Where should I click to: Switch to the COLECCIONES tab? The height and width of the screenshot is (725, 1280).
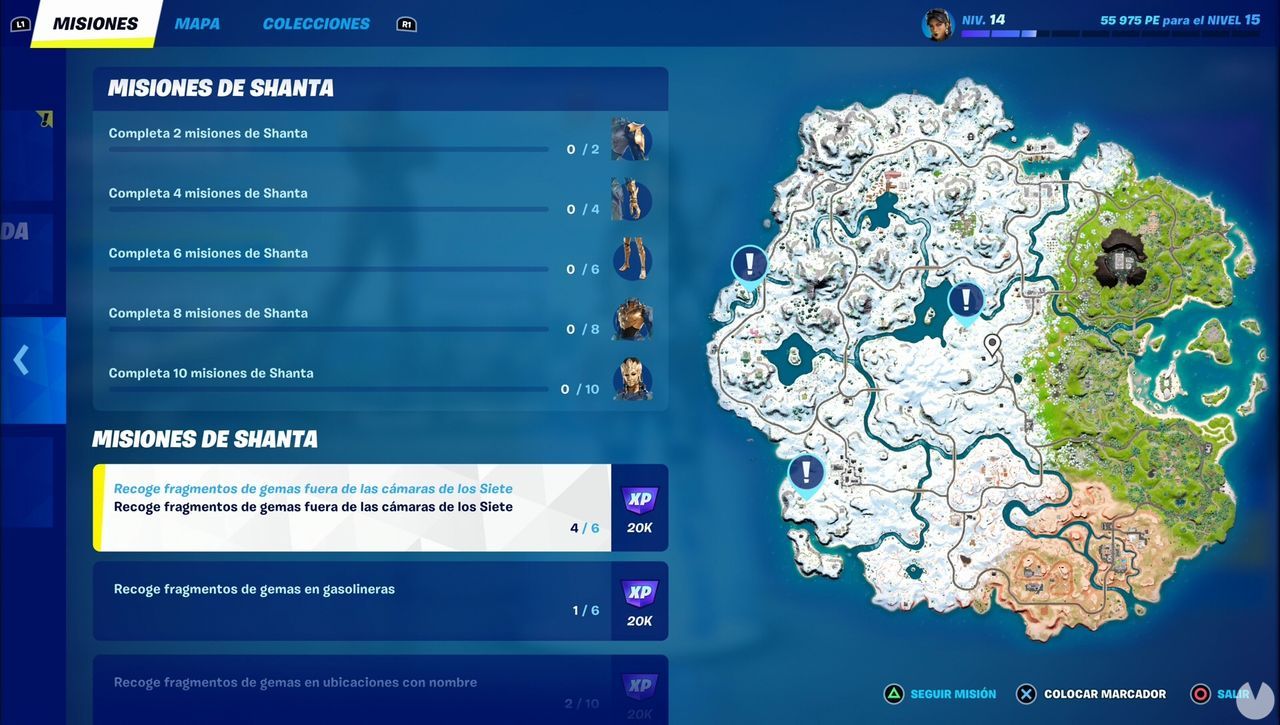point(315,22)
